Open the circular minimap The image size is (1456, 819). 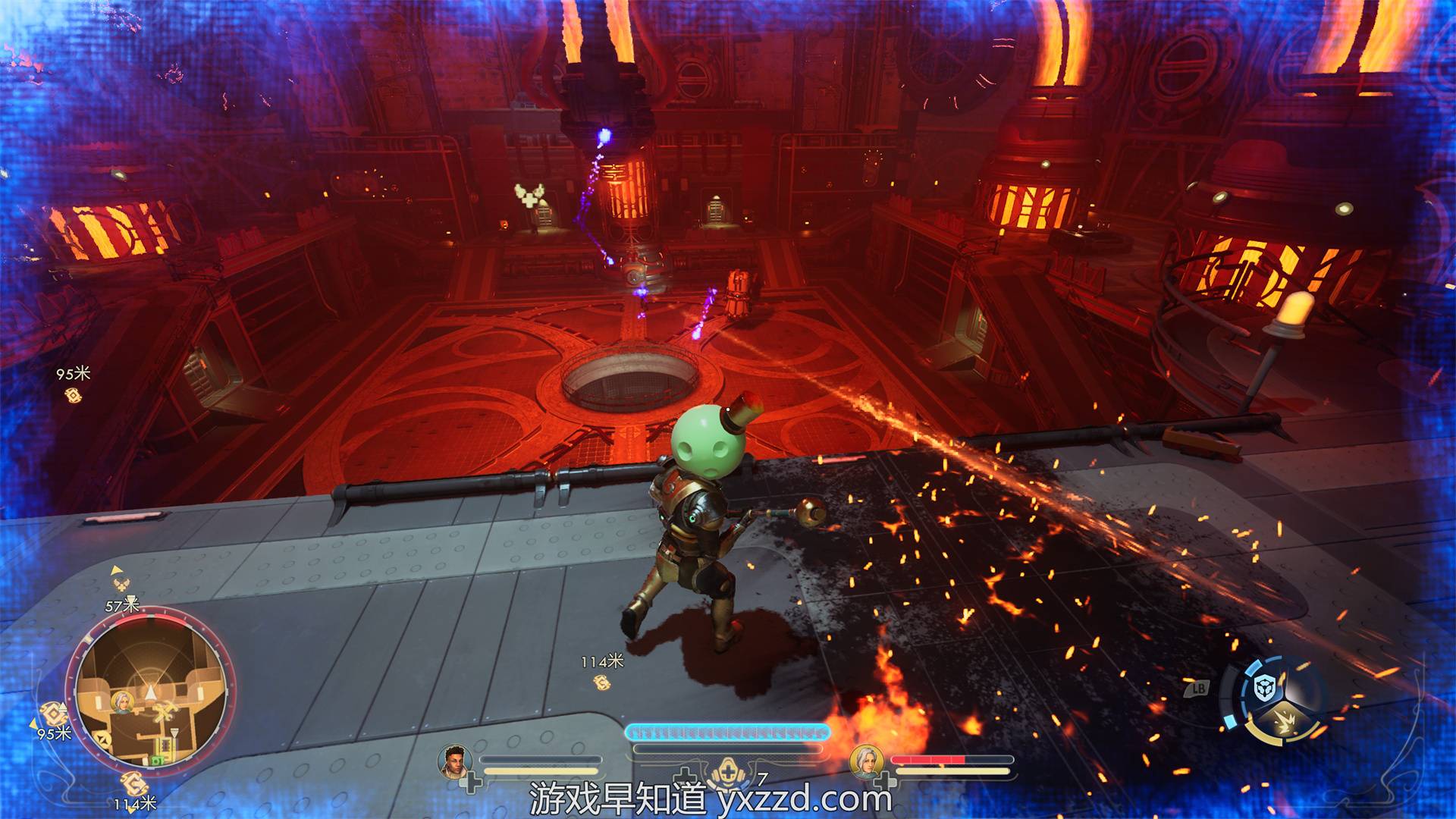[150, 695]
